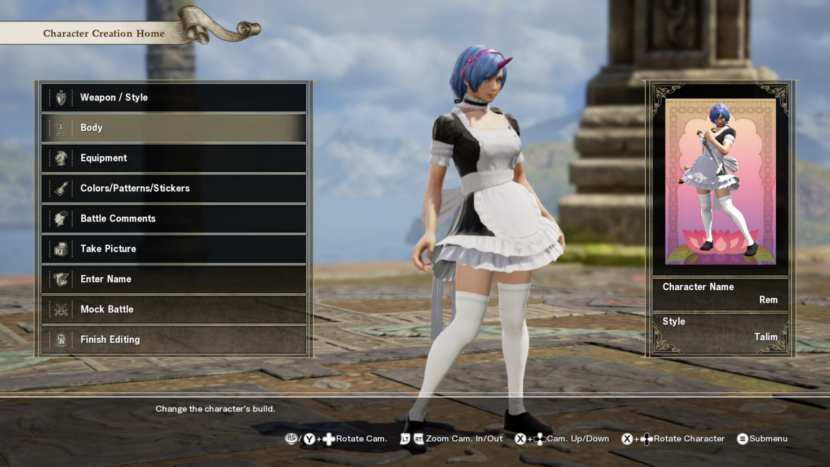The width and height of the screenshot is (830, 467).
Task: Select Finish Editing
Action: (x=173, y=339)
